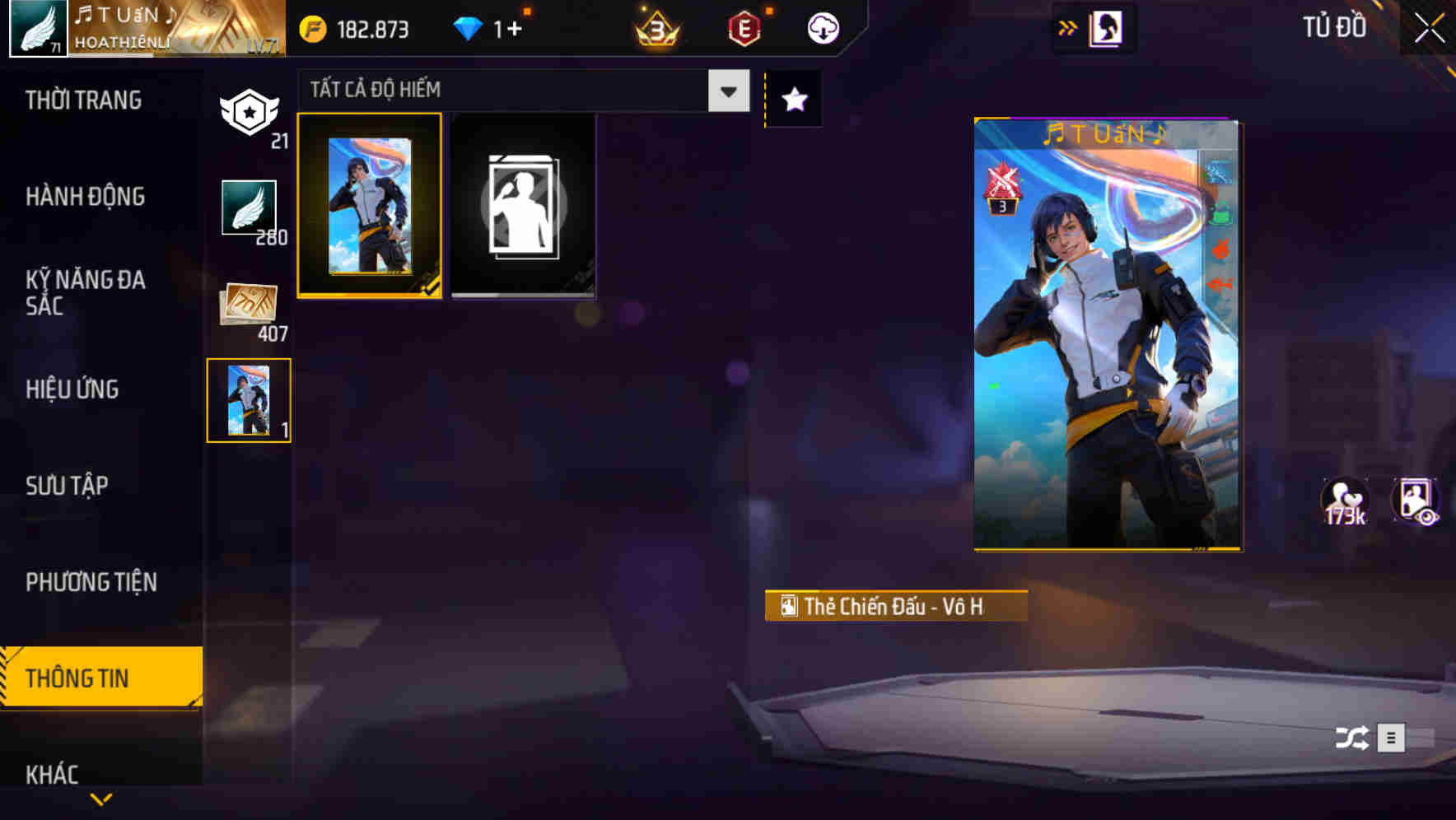Click the card preview eye icon
This screenshot has width=1456, height=820.
click(1418, 500)
